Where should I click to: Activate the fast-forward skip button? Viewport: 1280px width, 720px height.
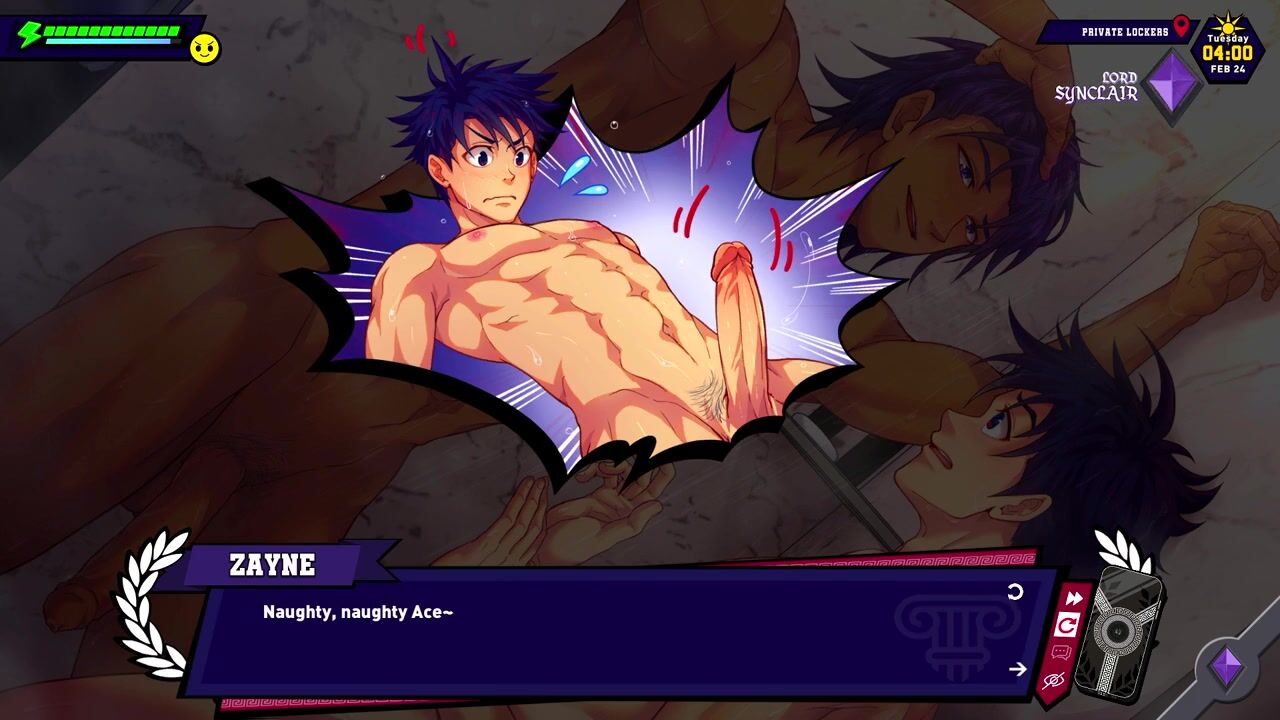1073,598
